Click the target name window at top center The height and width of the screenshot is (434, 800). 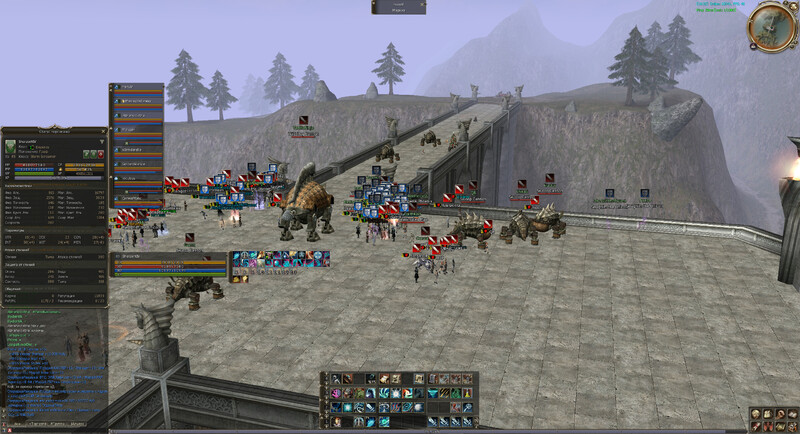coord(399,7)
